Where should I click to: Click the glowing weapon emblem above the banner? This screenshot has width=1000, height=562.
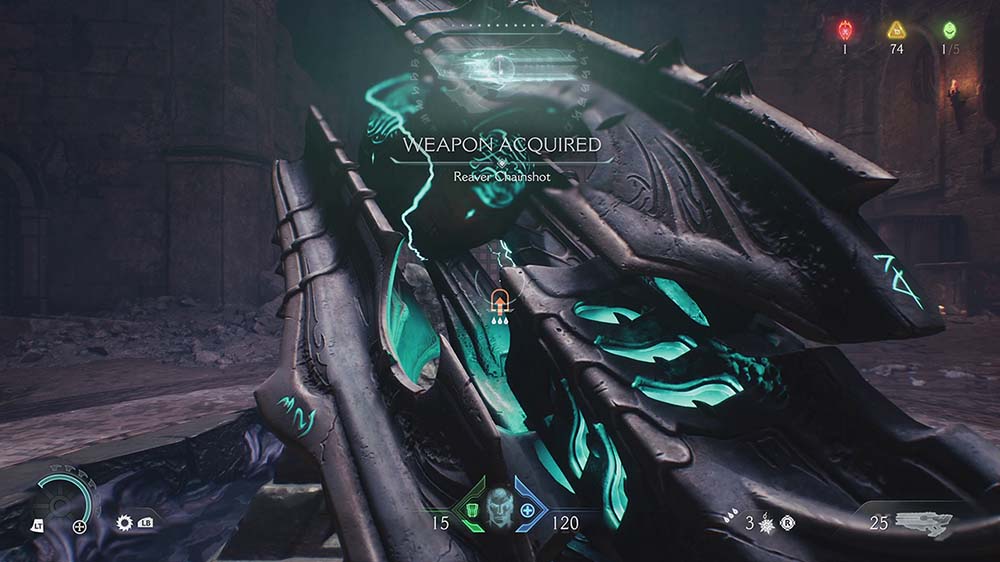coord(502,68)
